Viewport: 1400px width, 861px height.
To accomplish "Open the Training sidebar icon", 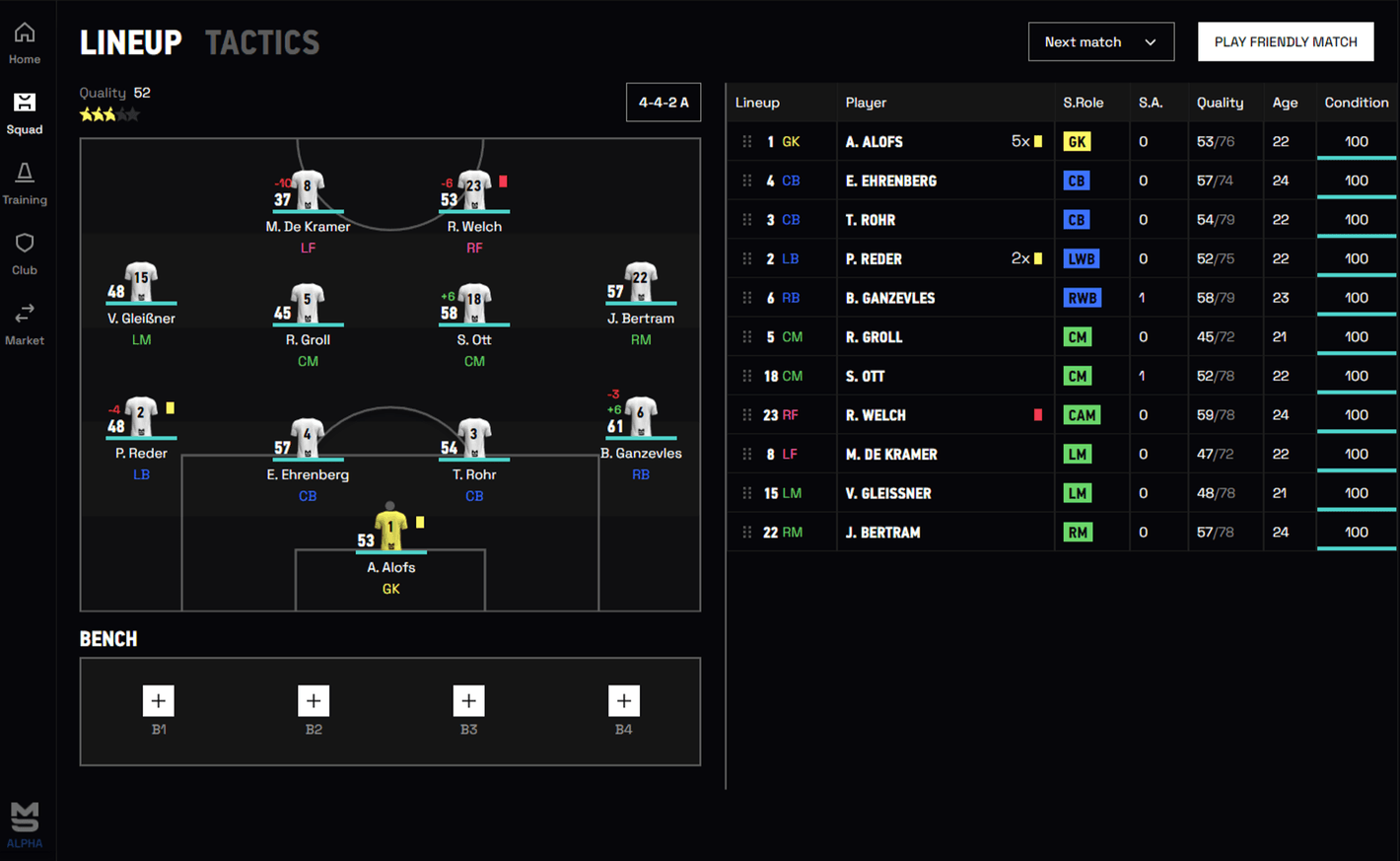I will pos(24,181).
